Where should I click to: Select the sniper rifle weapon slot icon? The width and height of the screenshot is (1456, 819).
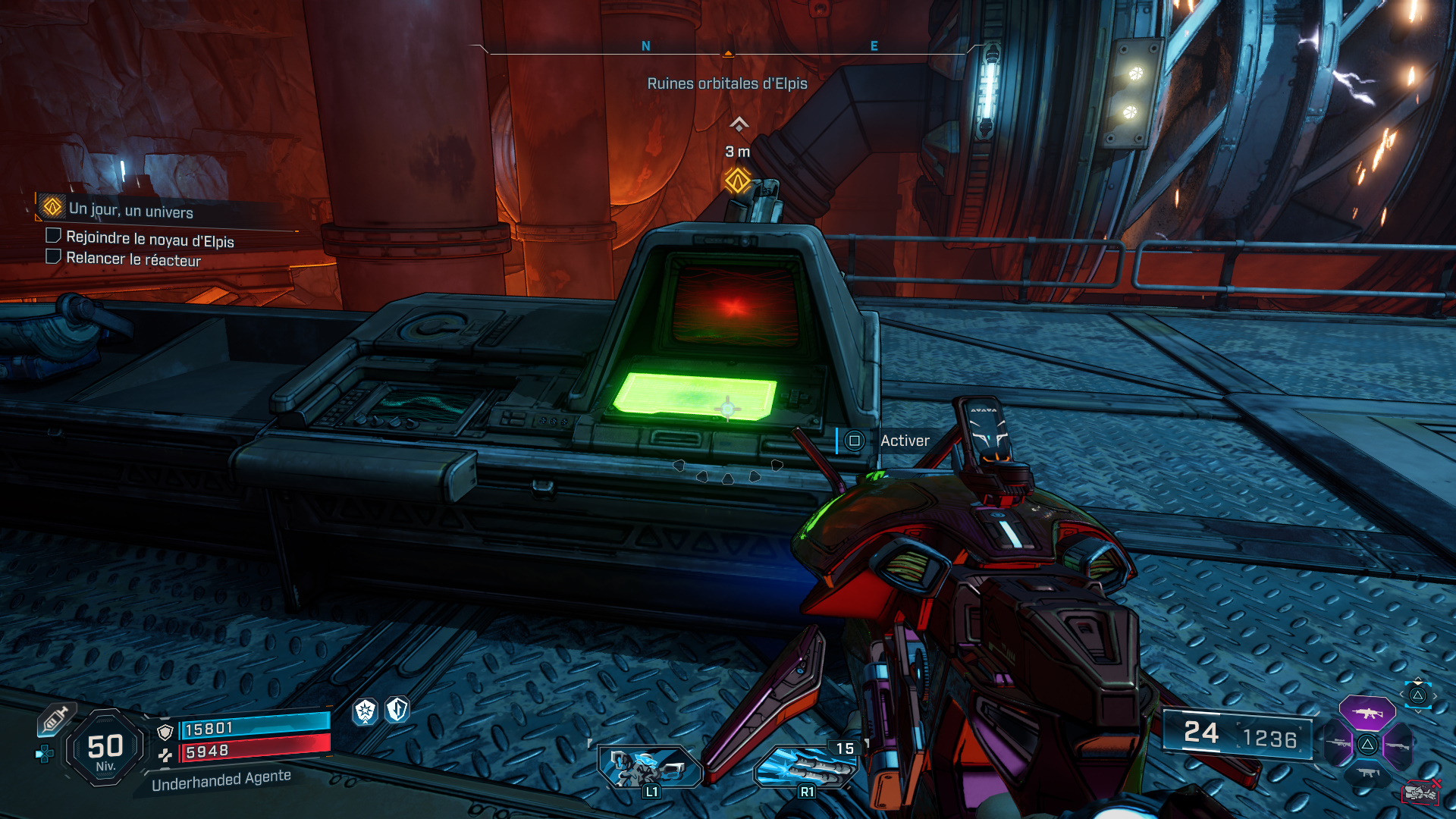tap(1338, 743)
